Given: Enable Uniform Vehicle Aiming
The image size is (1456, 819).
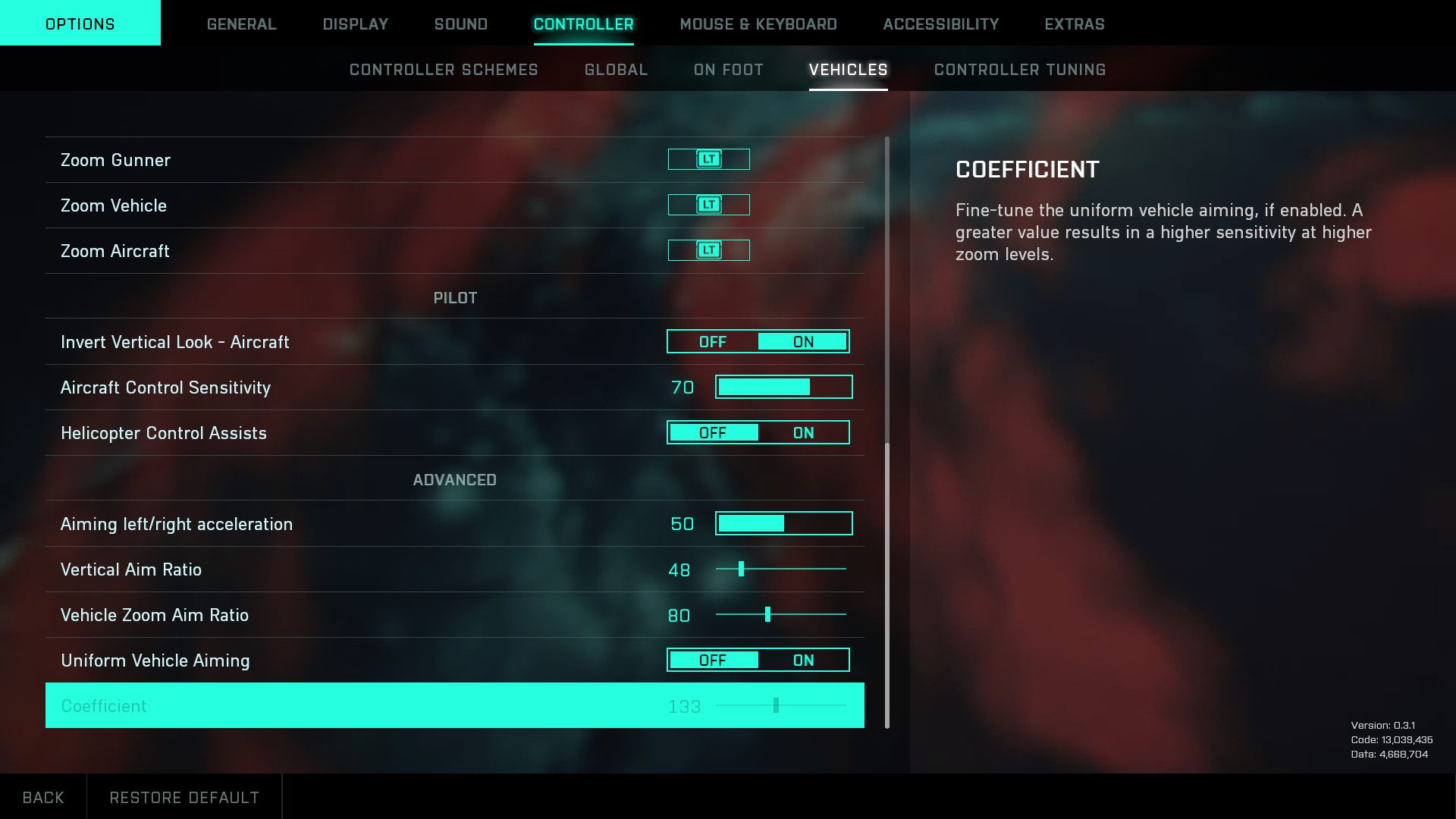Looking at the screenshot, I should click(803, 661).
